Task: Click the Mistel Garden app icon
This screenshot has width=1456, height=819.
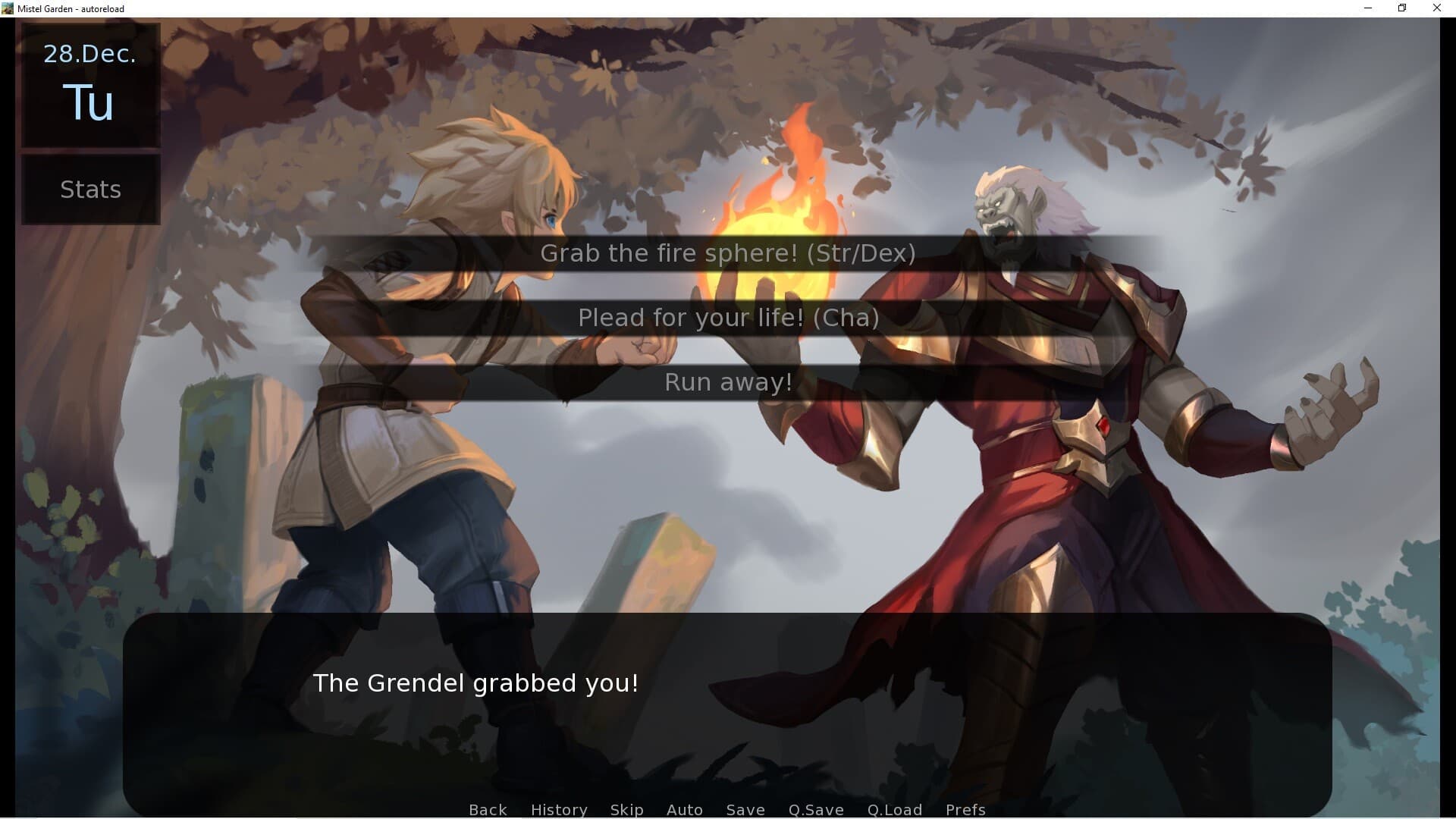Action: click(8, 8)
